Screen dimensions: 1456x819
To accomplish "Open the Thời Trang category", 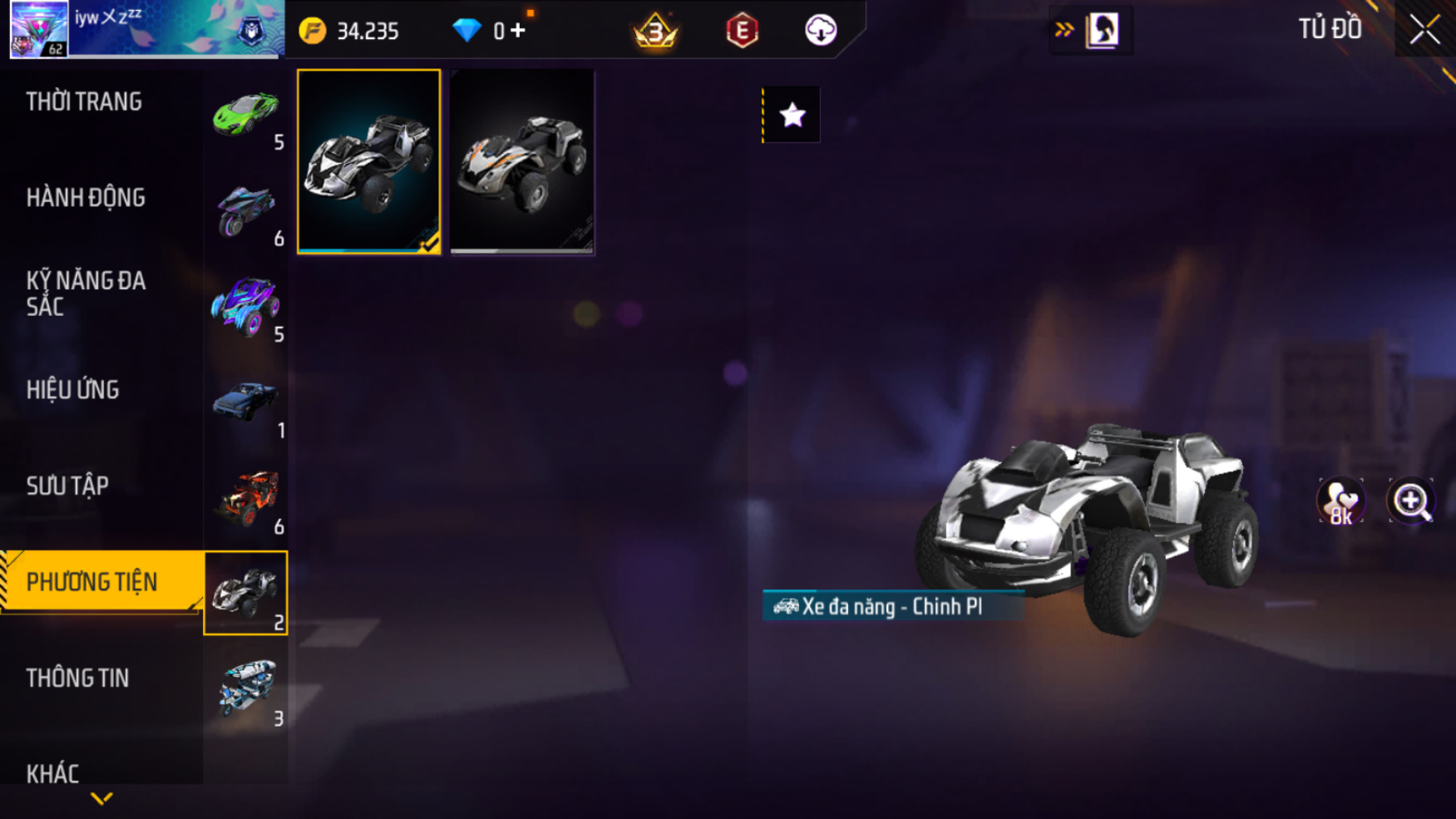I will [84, 102].
